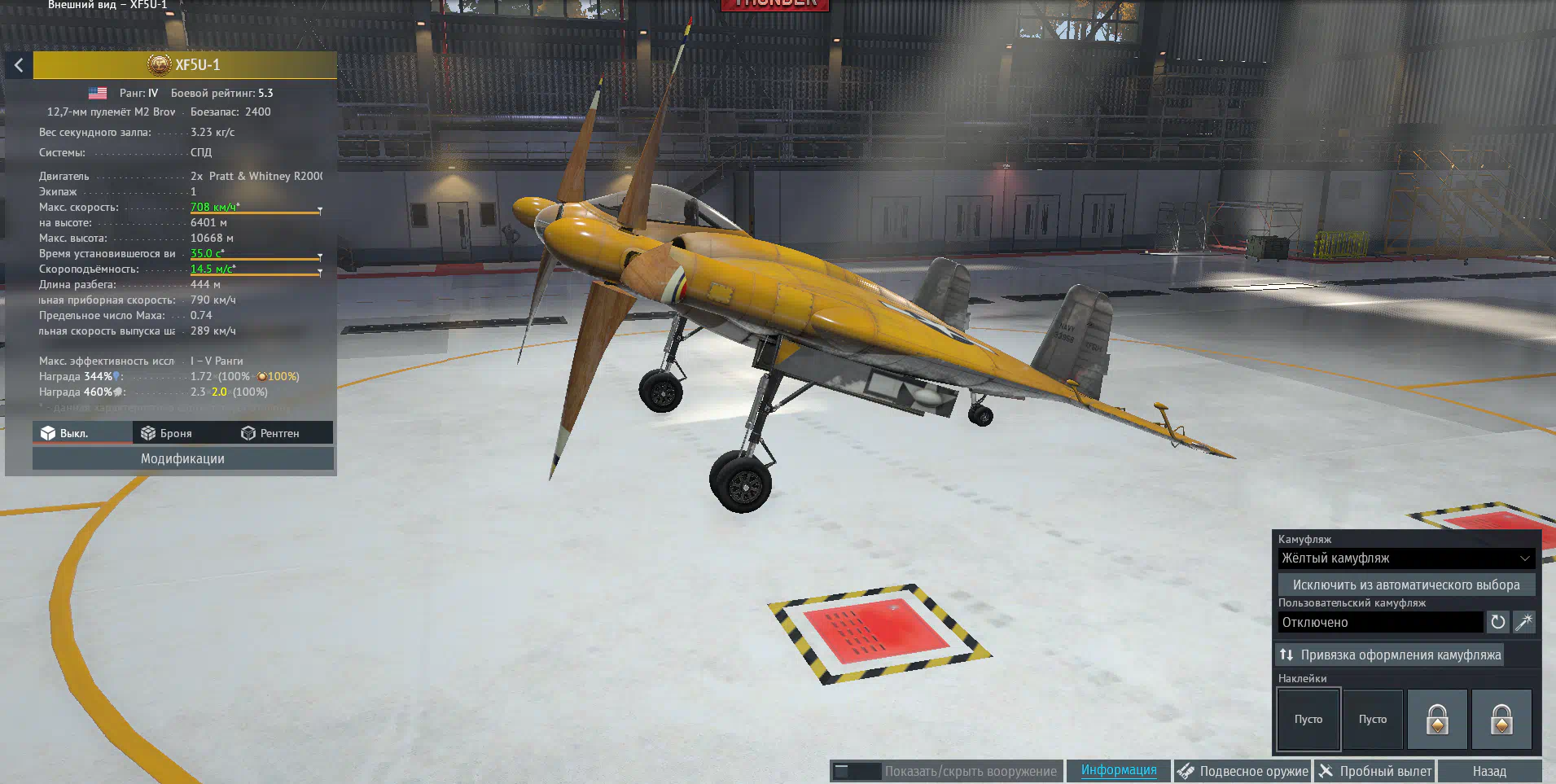Click the magic wand skin icon
The image size is (1556, 784).
[1523, 623]
